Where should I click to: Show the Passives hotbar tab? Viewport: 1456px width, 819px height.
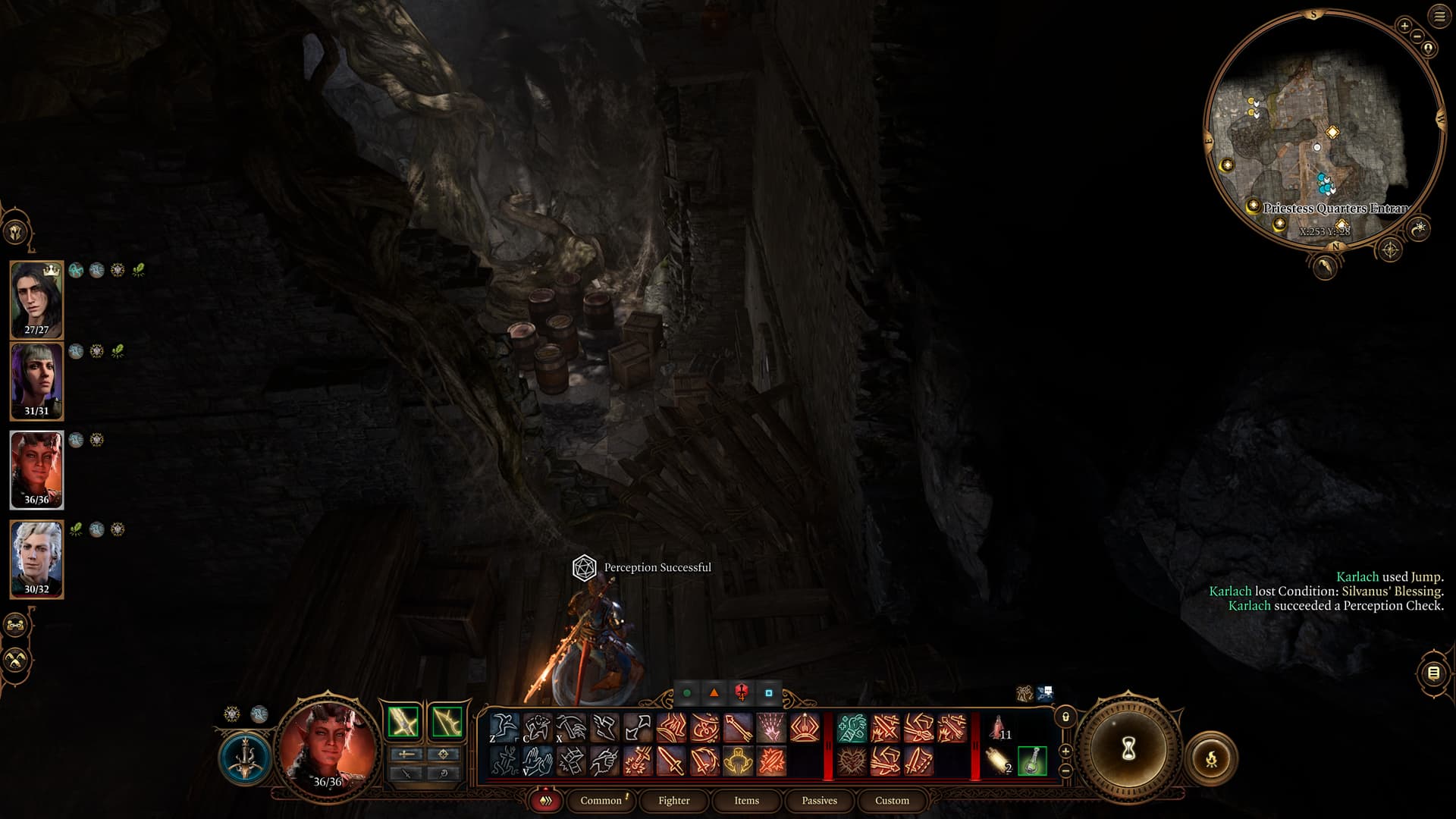(819, 801)
